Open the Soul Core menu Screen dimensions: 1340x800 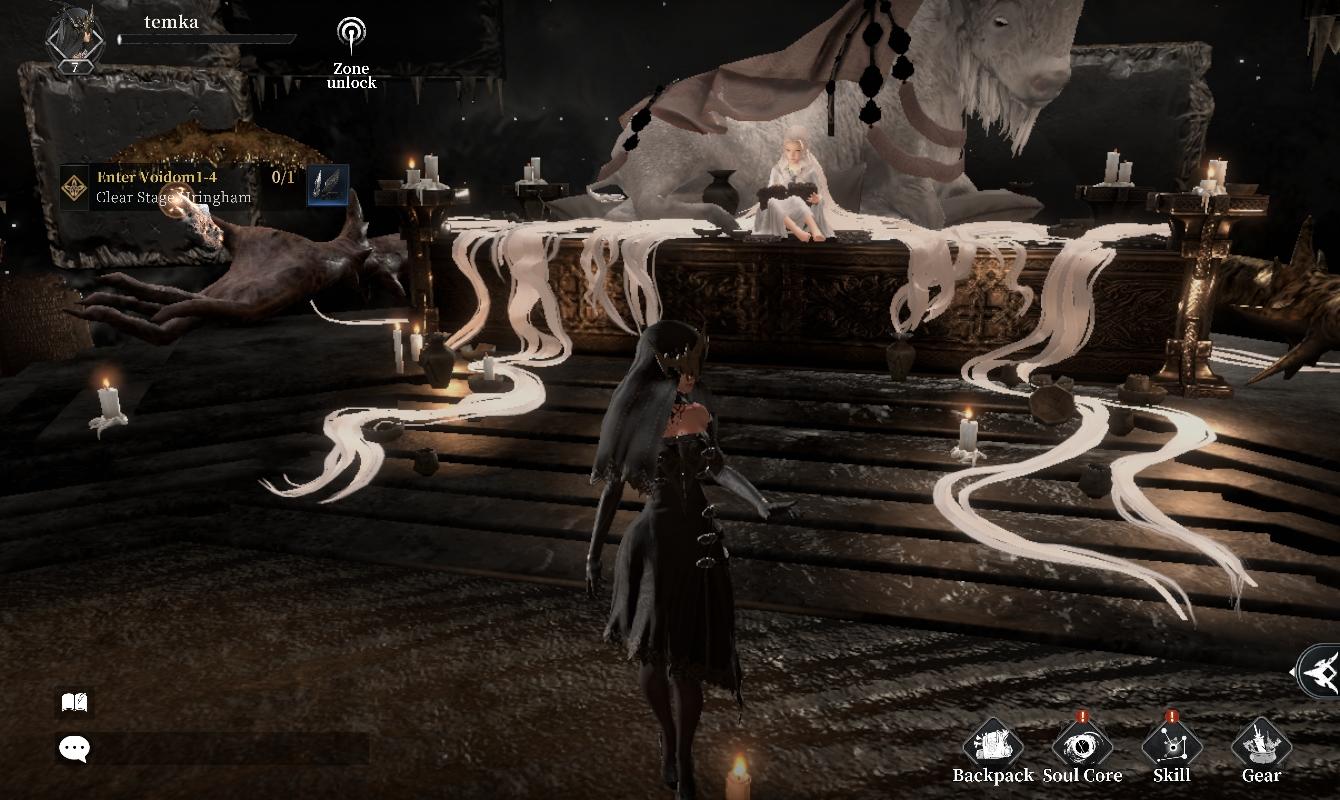(1082, 747)
